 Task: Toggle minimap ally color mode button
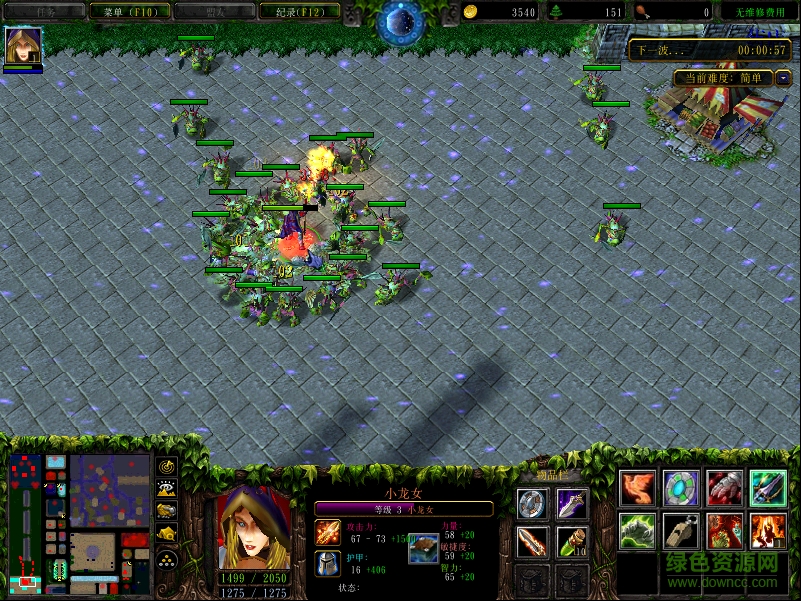click(167, 513)
